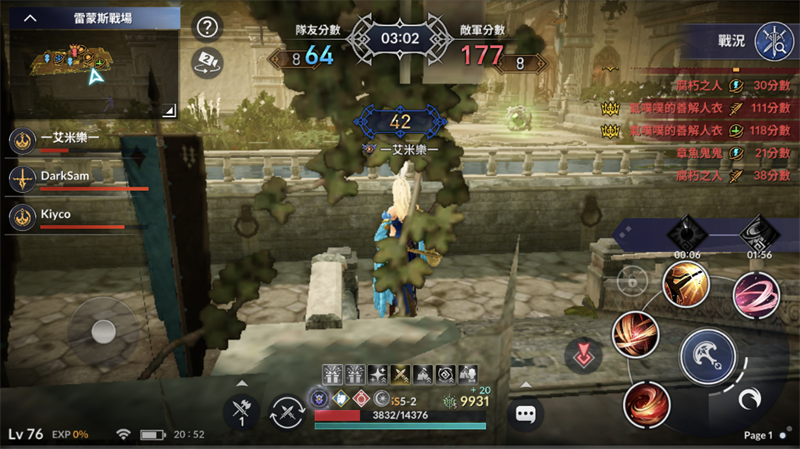Image resolution: width=800 pixels, height=449 pixels.
Task: Activate the golden kick skill
Action: point(685,283)
